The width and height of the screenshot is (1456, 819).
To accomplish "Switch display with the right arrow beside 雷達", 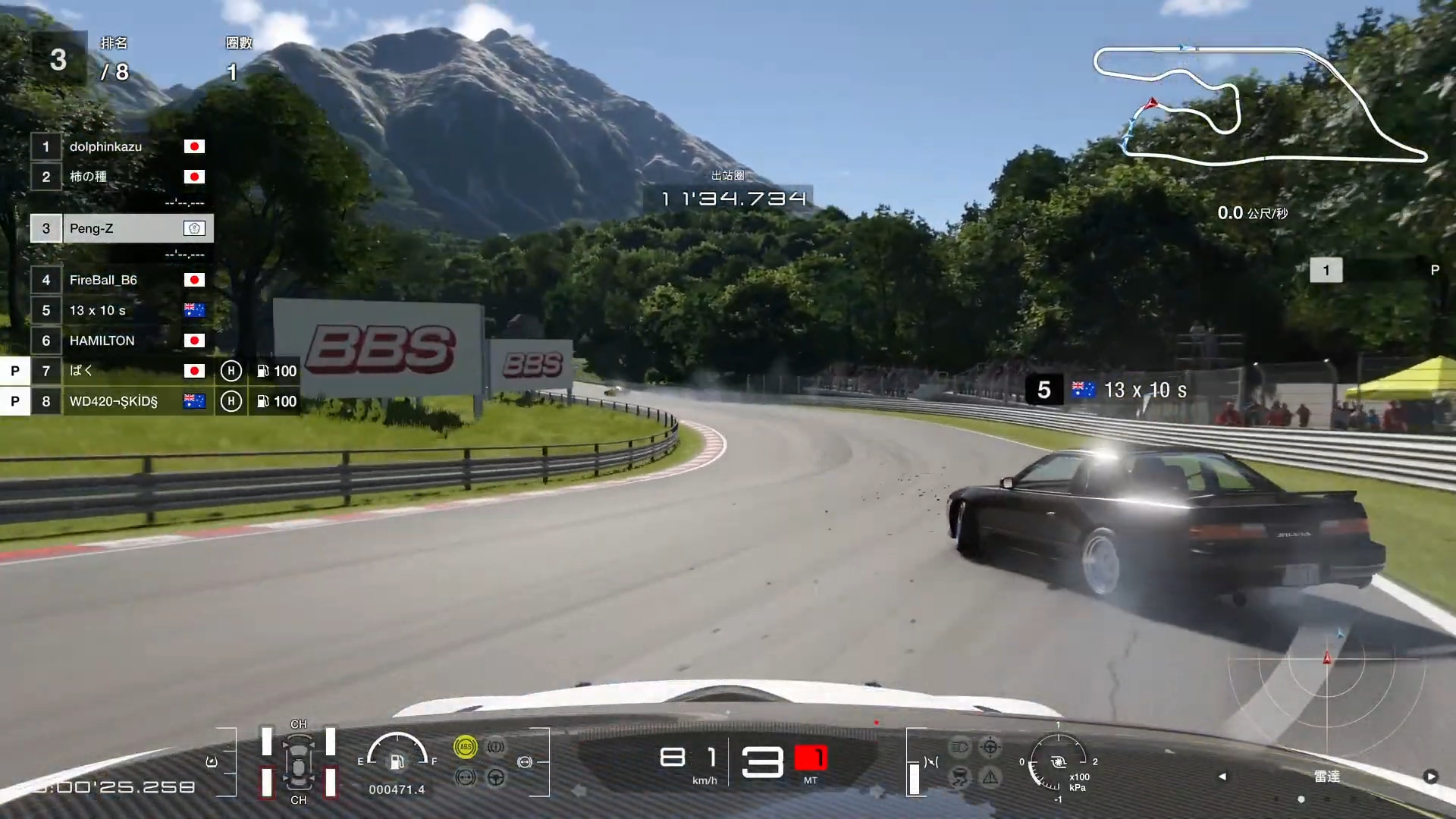I will coord(1430,777).
